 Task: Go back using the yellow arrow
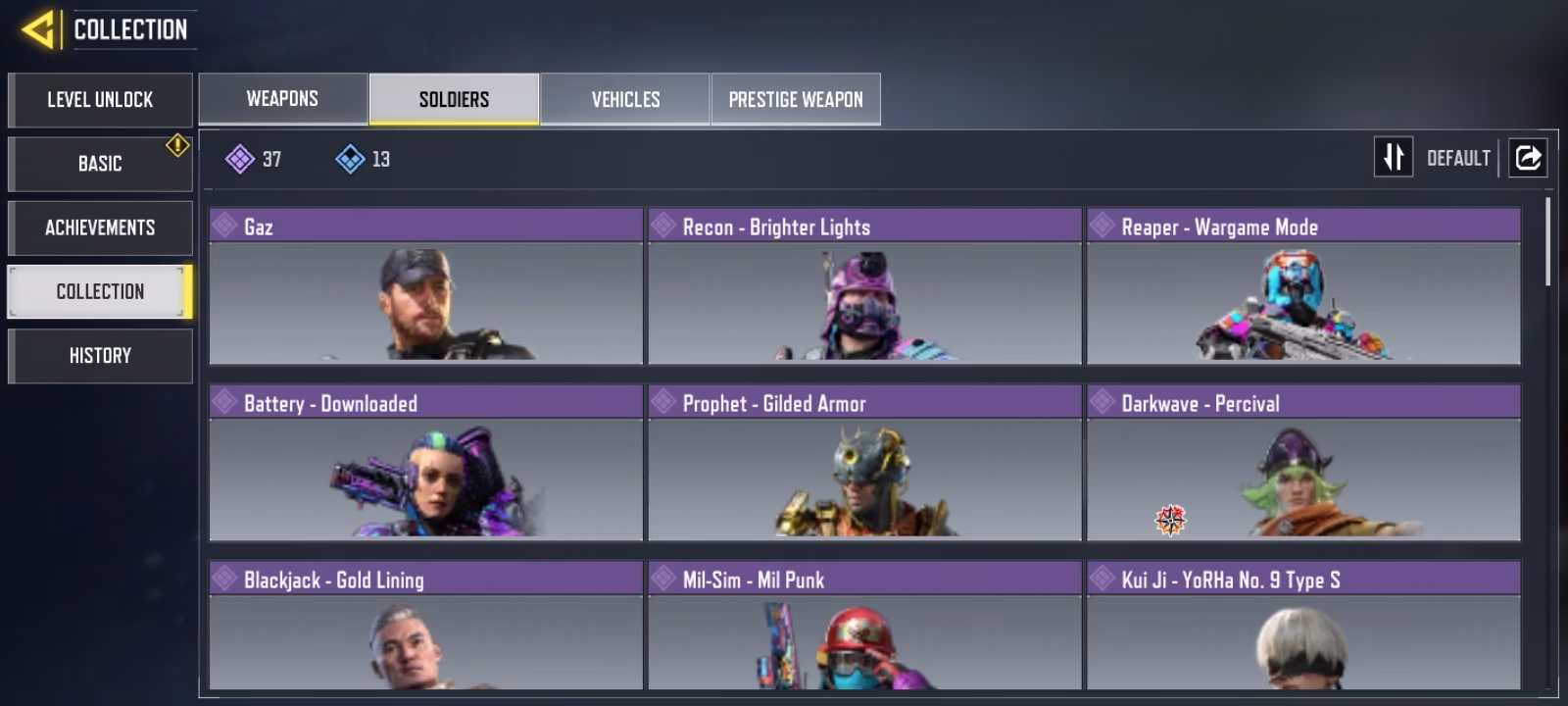(x=38, y=29)
